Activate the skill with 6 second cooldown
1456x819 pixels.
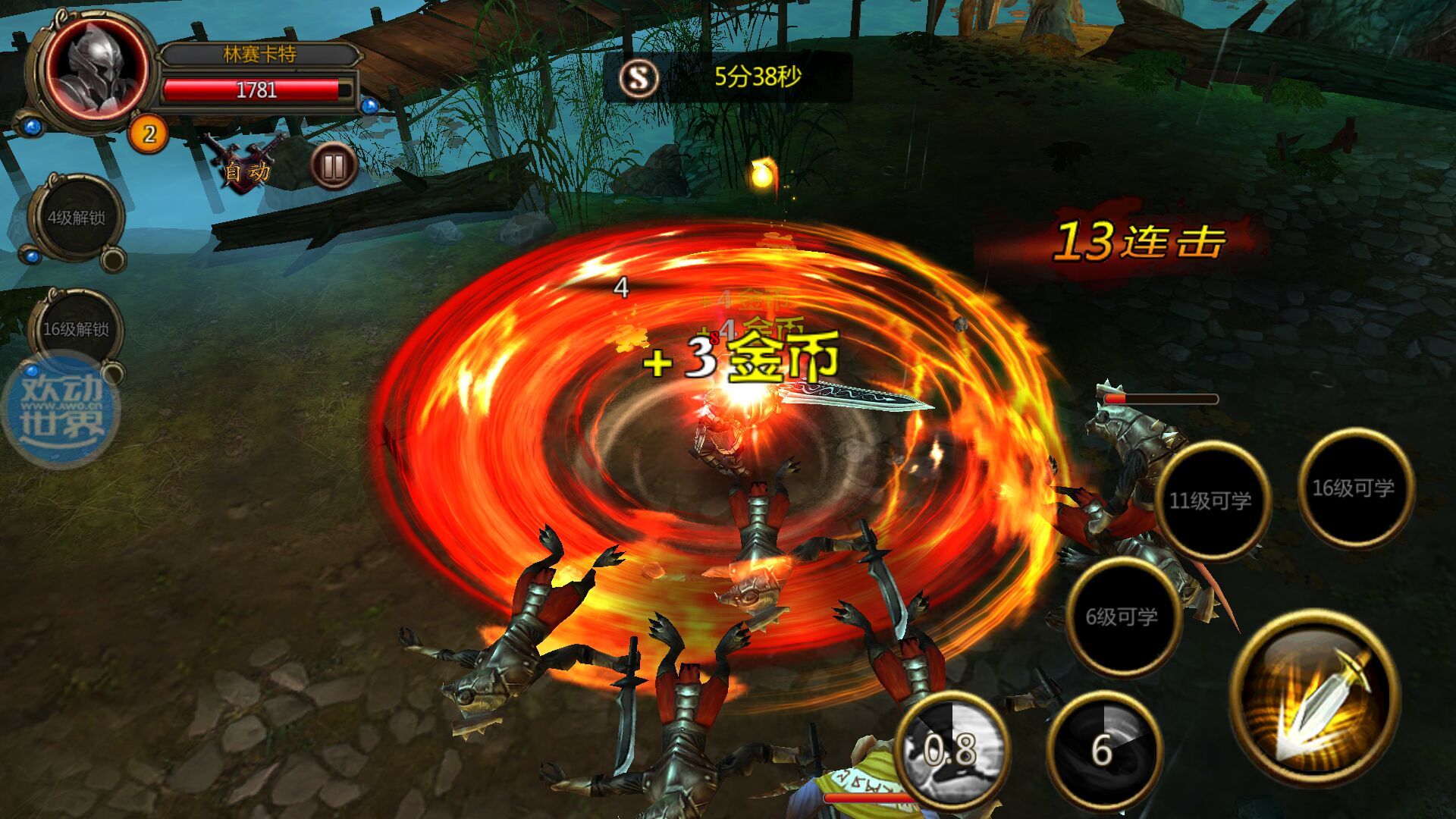click(1103, 749)
